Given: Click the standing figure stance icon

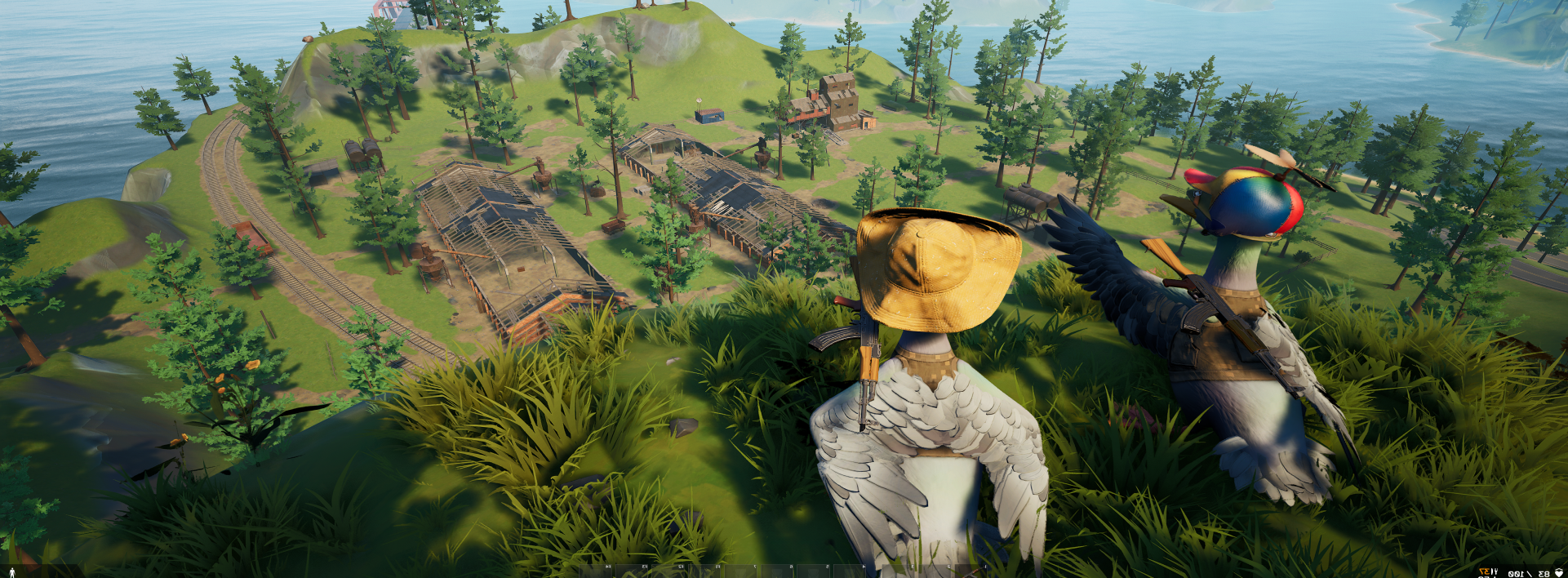Looking at the screenshot, I should pyautogui.click(x=13, y=571).
